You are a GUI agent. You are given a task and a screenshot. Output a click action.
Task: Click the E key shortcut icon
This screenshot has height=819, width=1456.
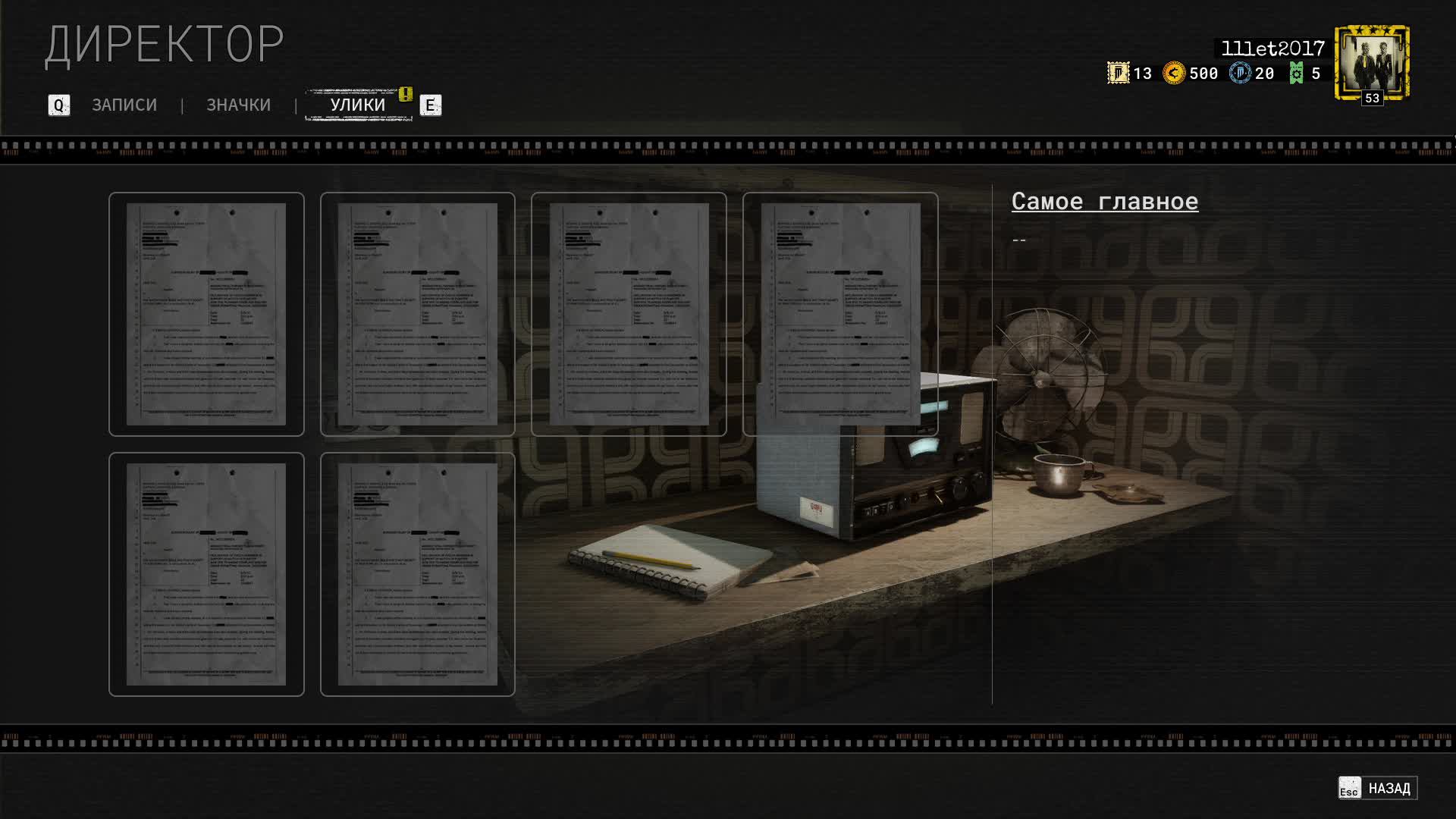(x=430, y=106)
